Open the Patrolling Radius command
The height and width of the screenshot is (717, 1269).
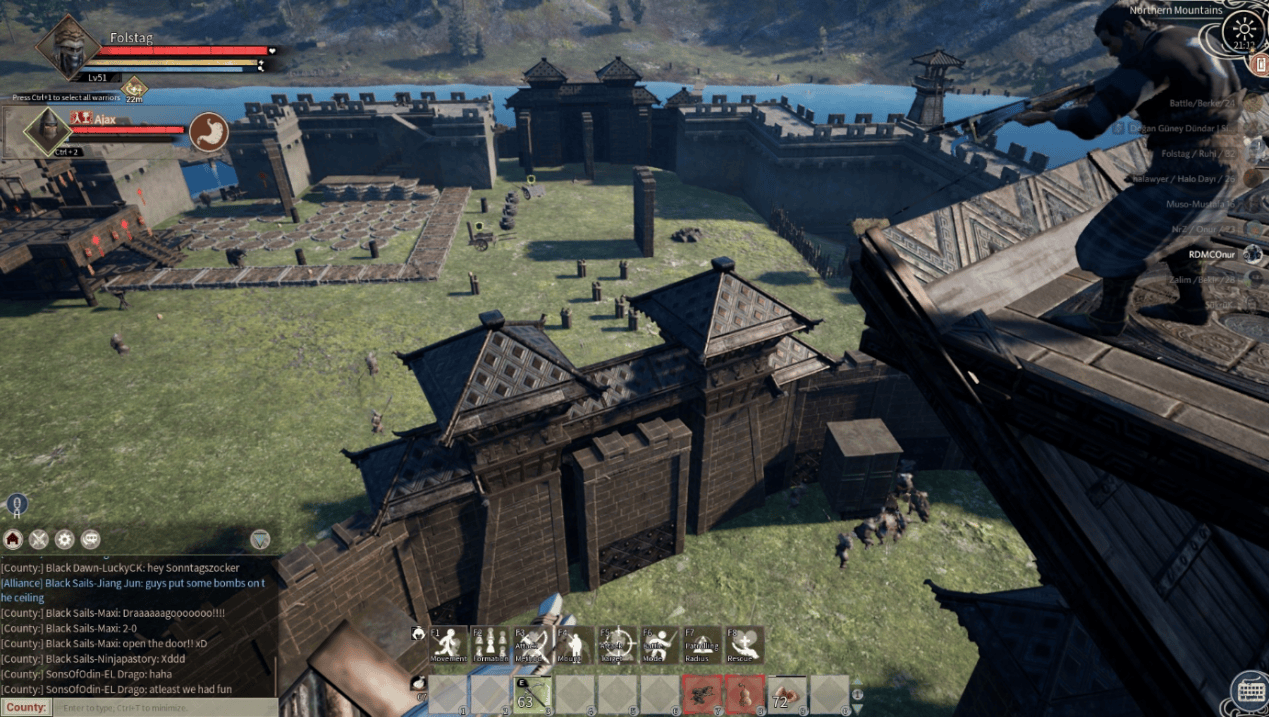coord(702,644)
